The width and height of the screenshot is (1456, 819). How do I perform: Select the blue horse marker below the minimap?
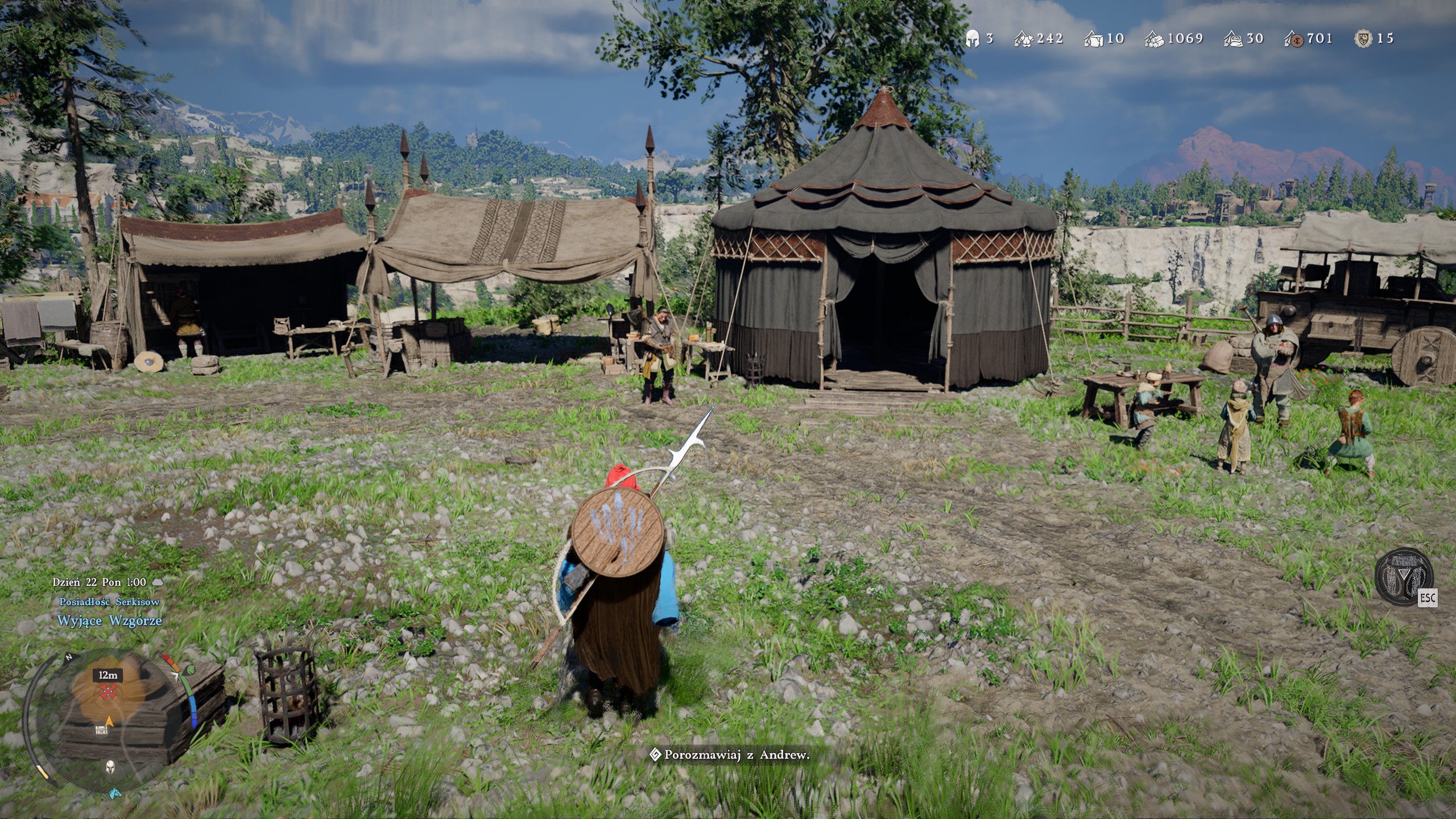tap(115, 792)
